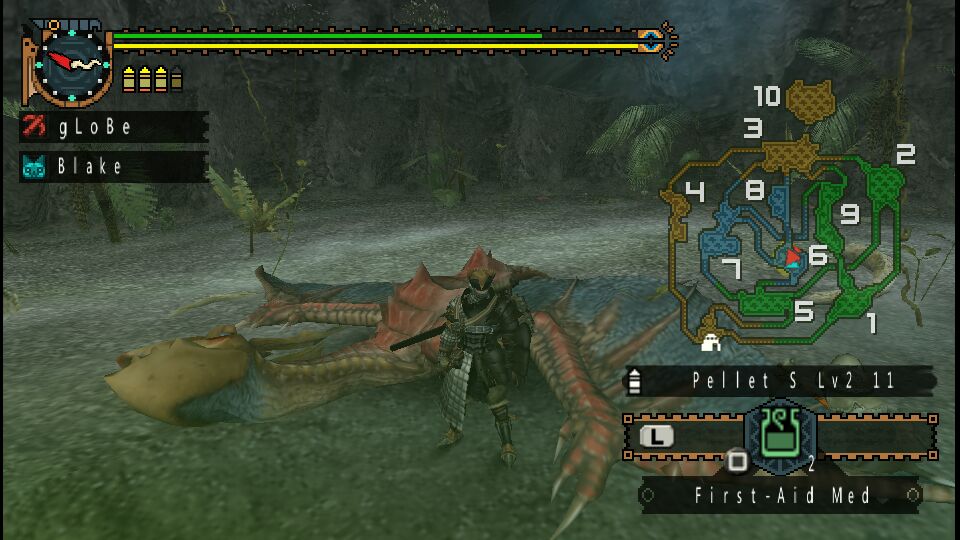Click the player arrow marker on map

point(793,258)
